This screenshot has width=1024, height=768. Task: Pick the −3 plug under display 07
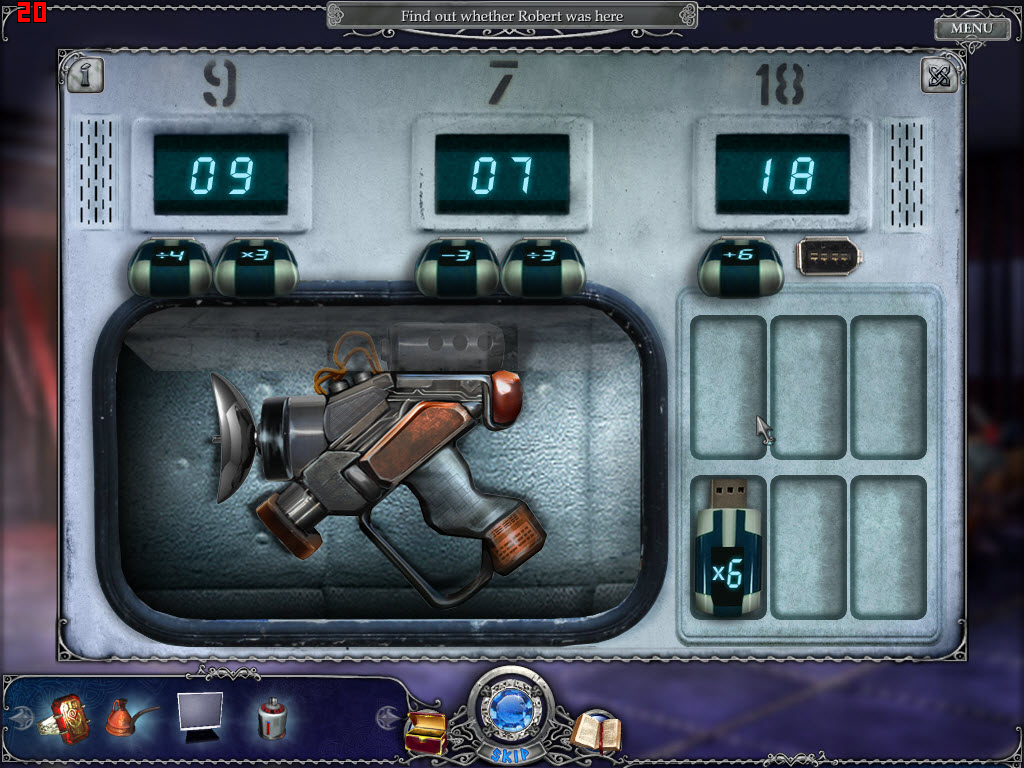coord(457,268)
